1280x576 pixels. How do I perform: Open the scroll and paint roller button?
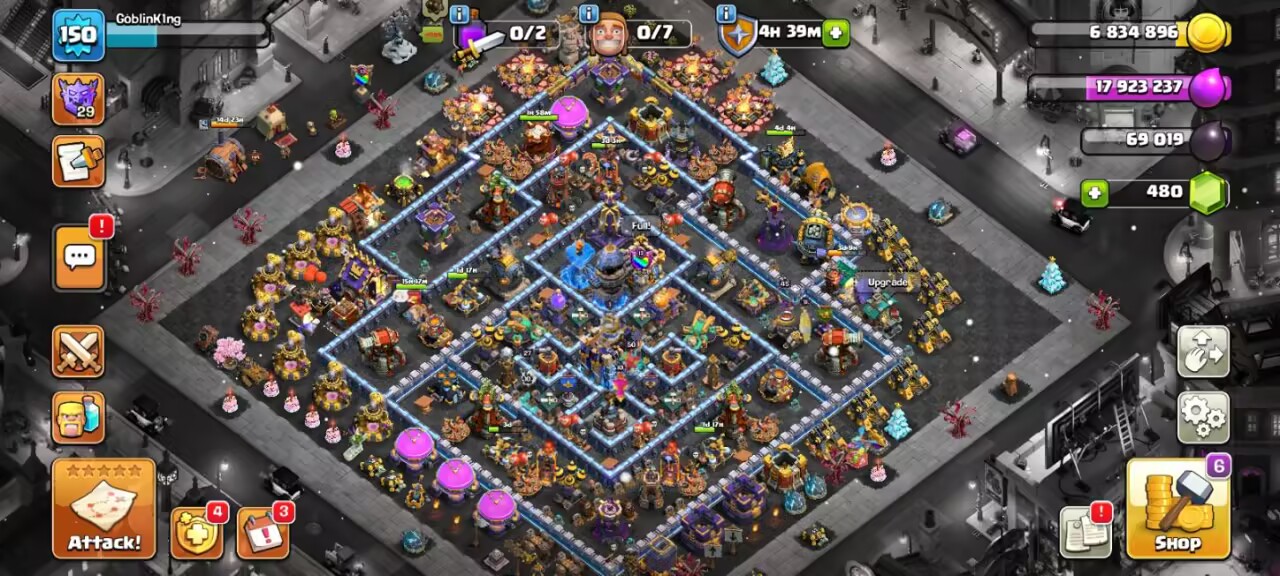(x=78, y=162)
